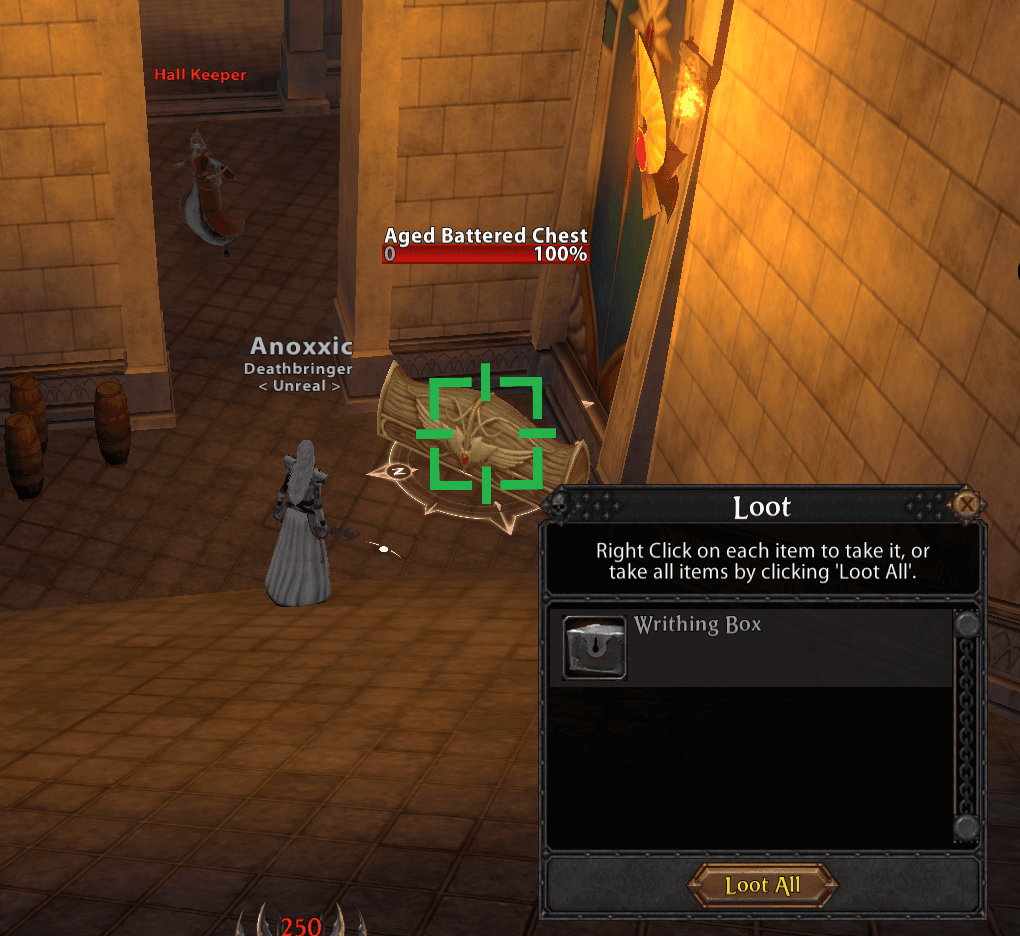Screen dimensions: 1020x936
Task: Close the Loot window
Action: point(966,505)
